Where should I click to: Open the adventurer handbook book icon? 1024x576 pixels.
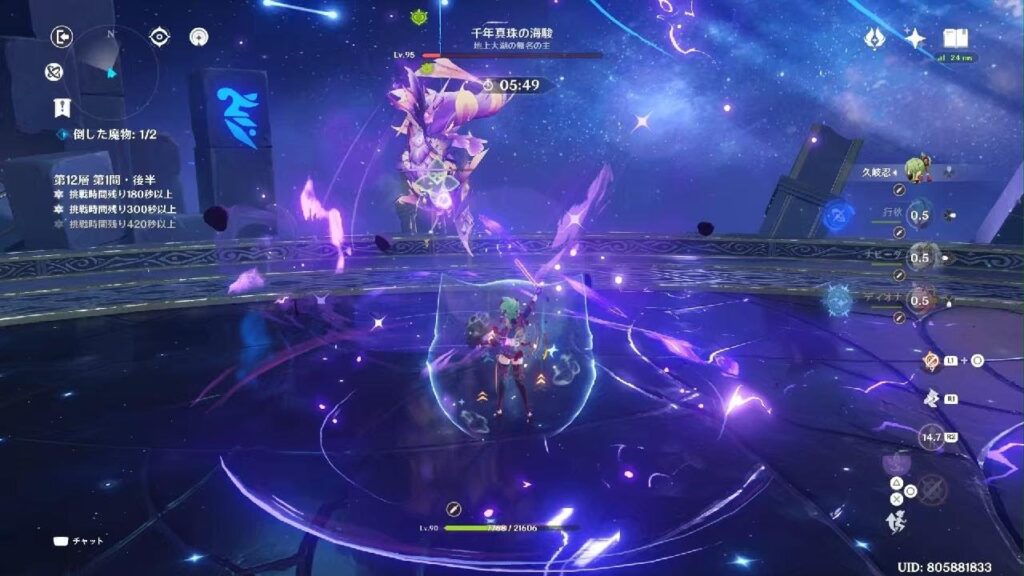pyautogui.click(x=956, y=38)
